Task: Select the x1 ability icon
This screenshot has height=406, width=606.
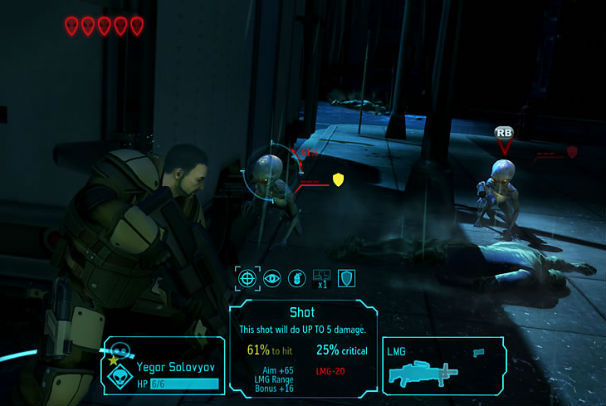Action: point(321,278)
